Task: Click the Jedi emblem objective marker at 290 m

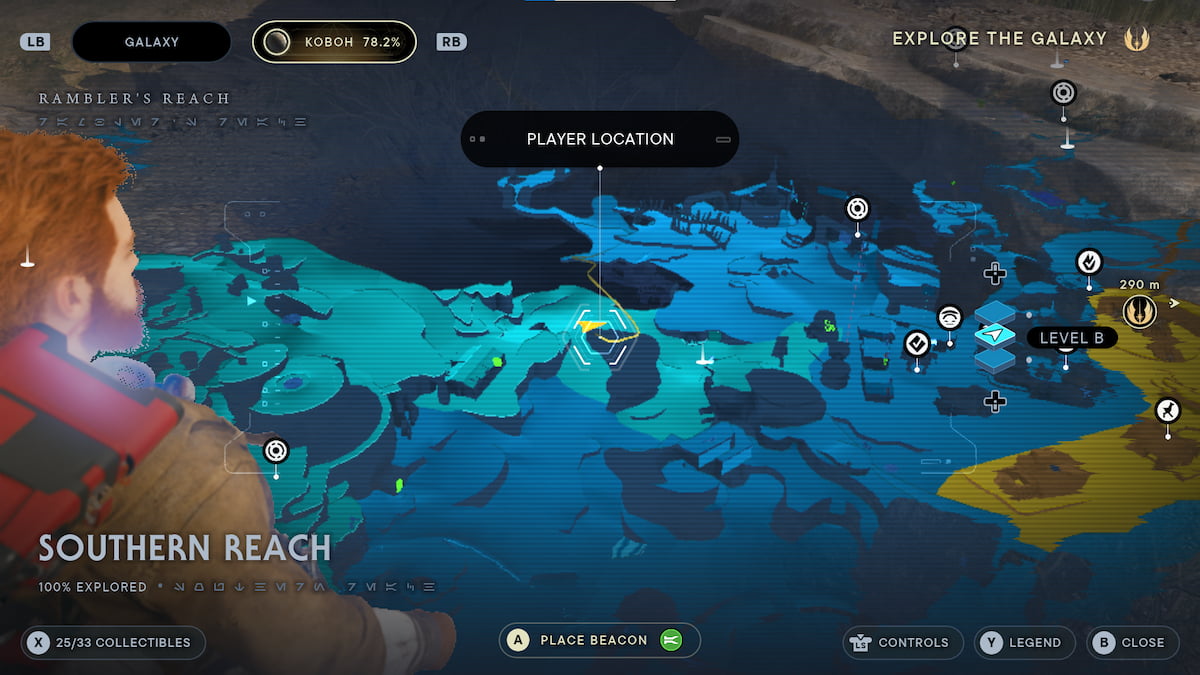Action: (x=1139, y=312)
